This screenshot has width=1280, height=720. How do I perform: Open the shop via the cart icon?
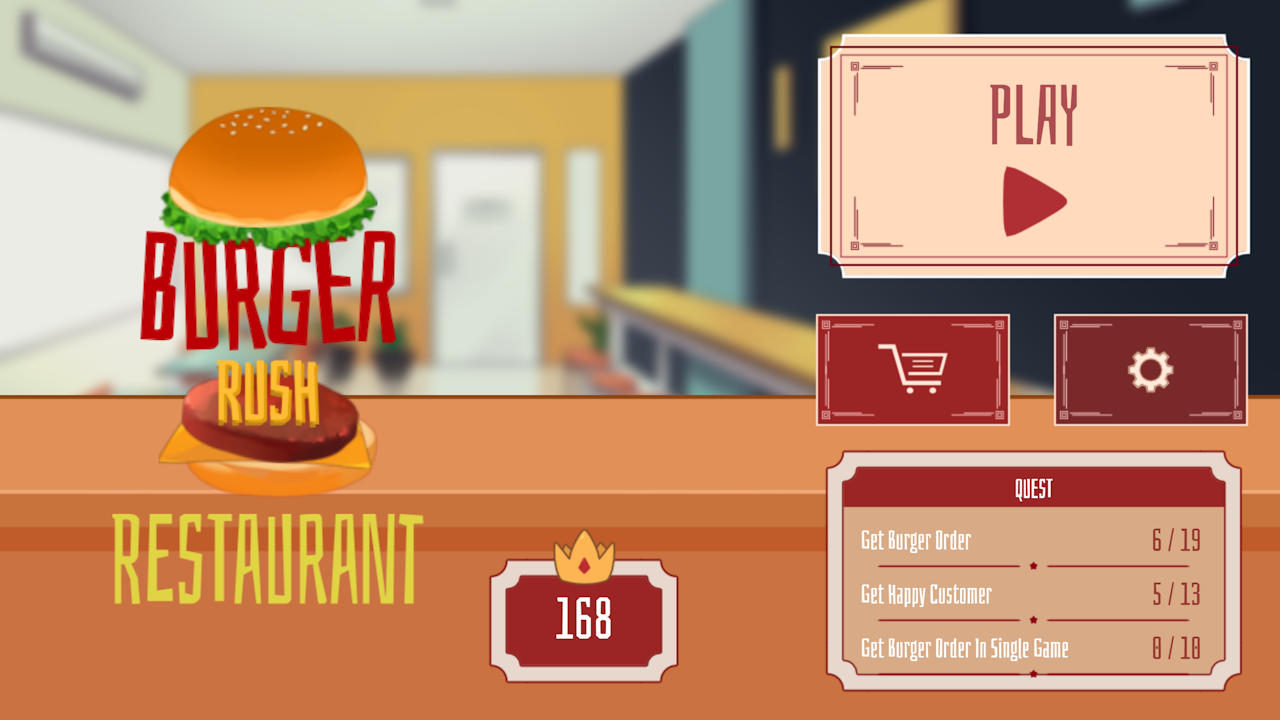pyautogui.click(x=912, y=370)
